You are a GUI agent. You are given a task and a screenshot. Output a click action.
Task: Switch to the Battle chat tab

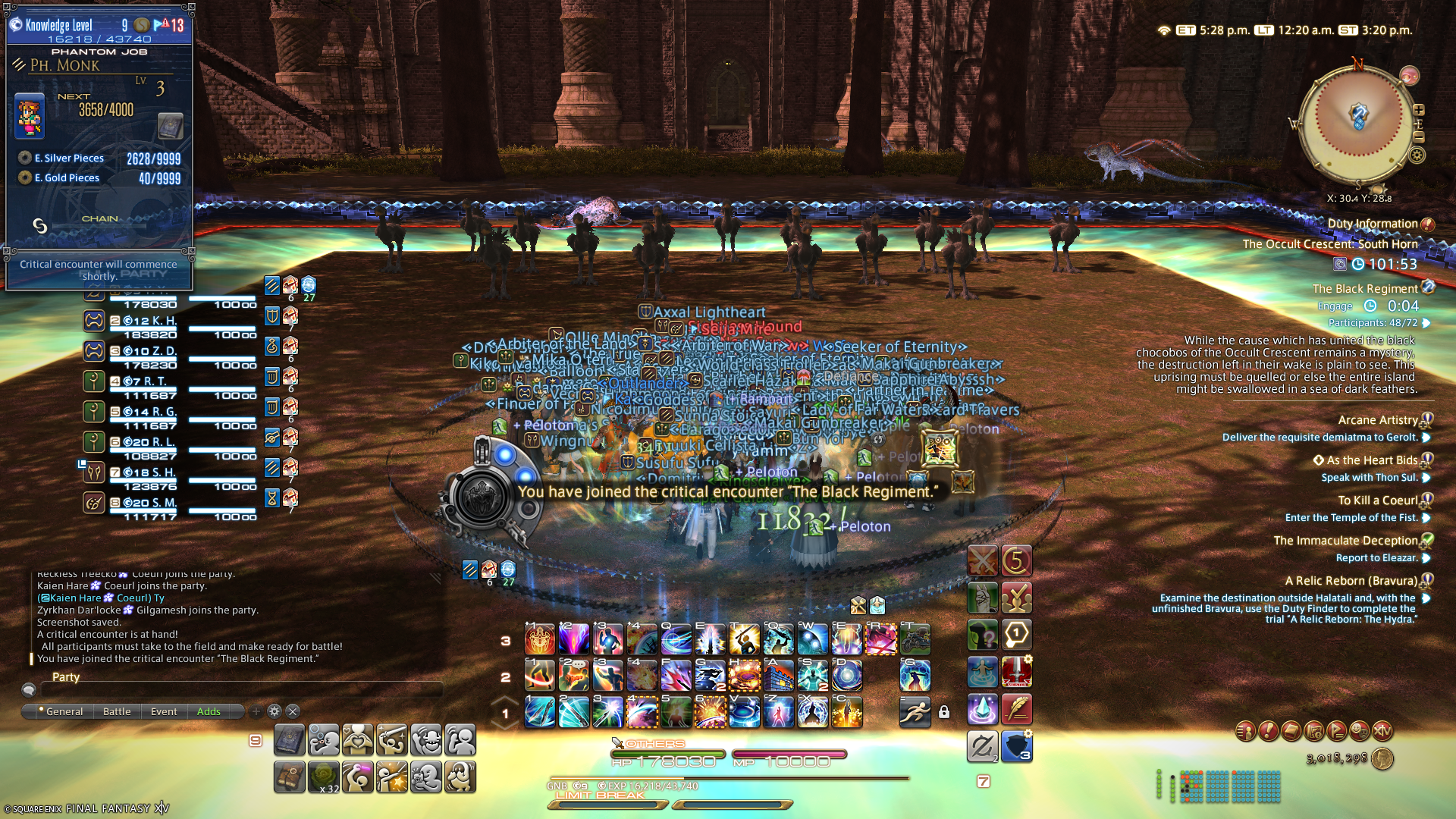point(117,711)
